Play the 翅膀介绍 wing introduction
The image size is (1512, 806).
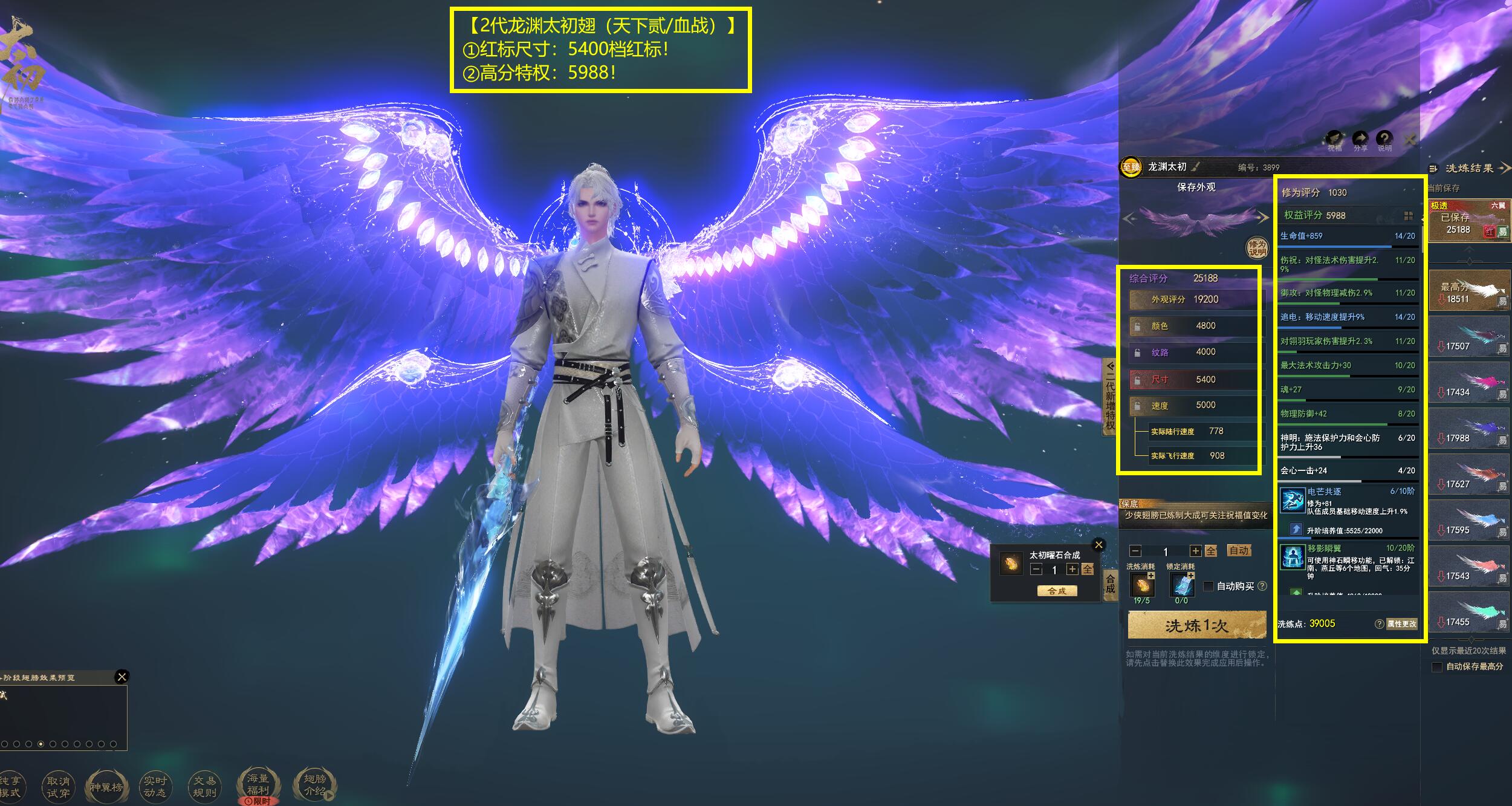(314, 785)
